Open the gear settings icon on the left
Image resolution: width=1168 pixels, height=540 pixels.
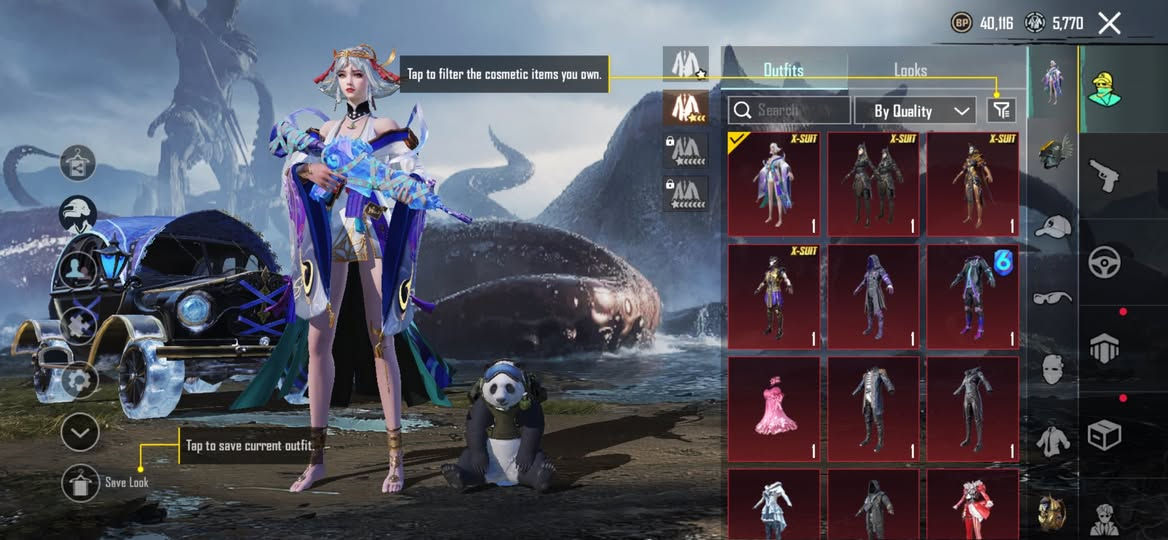coord(79,379)
